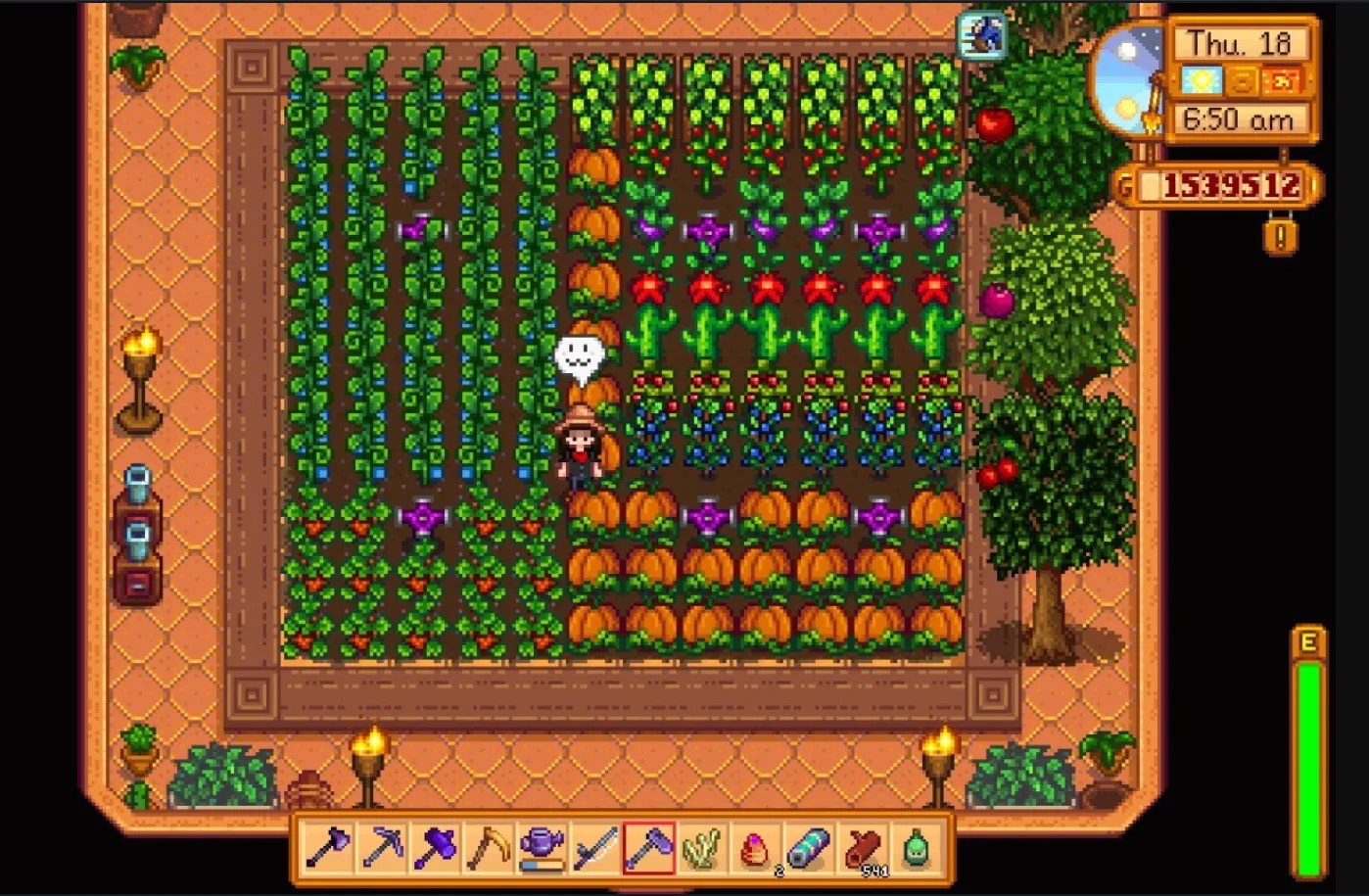Viewport: 1369px width, 896px height.
Task: Click the gold counter showing 1539512
Action: click(x=1223, y=182)
